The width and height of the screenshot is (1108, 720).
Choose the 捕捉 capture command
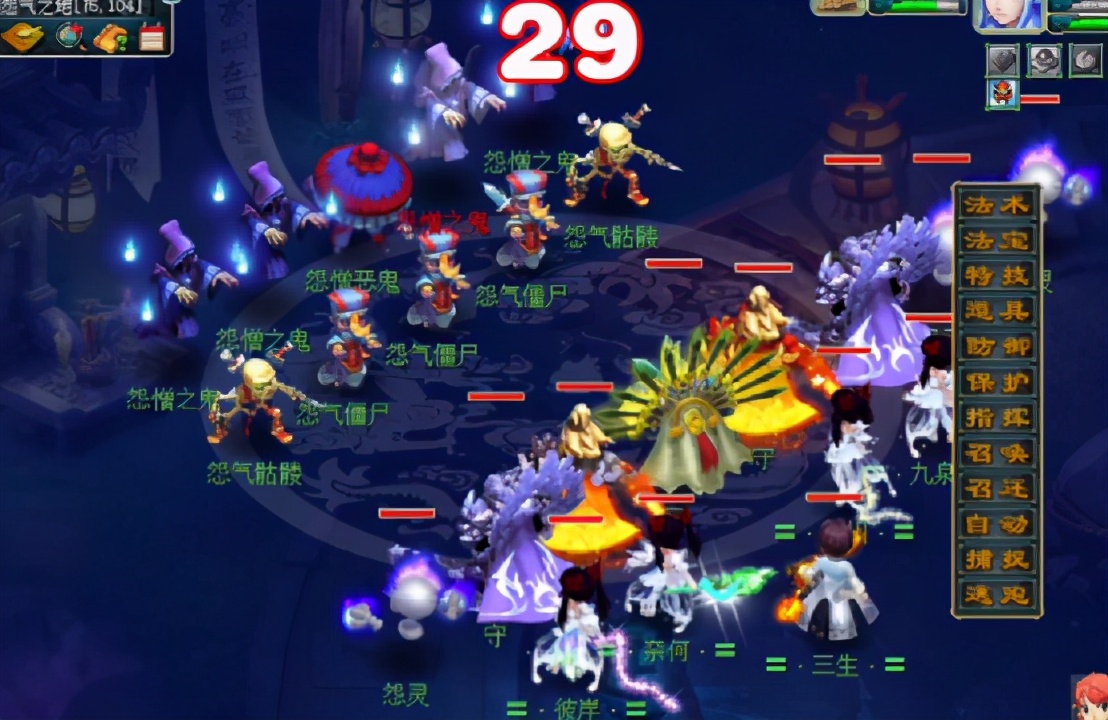pyautogui.click(x=996, y=559)
